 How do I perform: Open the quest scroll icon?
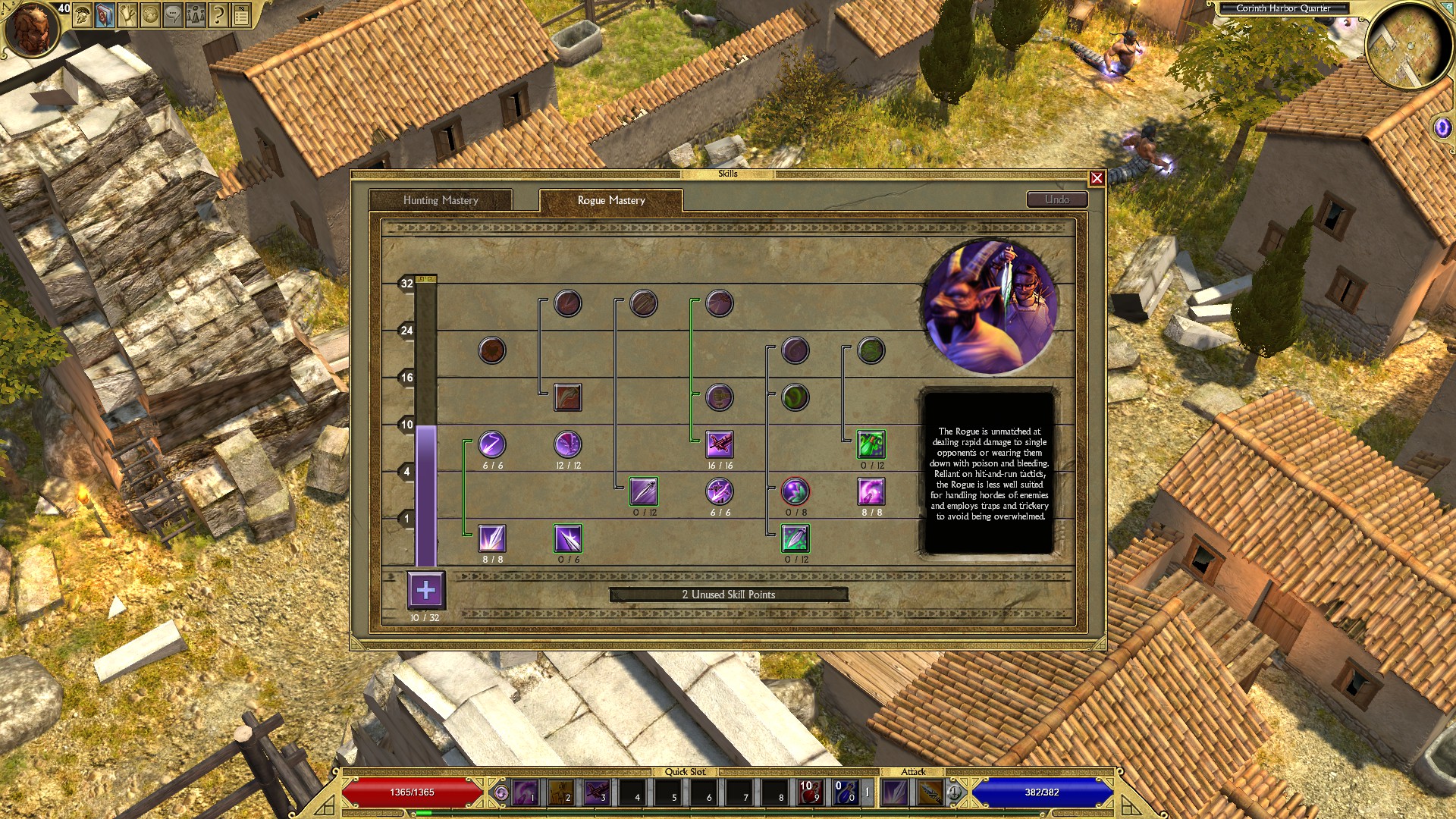127,15
